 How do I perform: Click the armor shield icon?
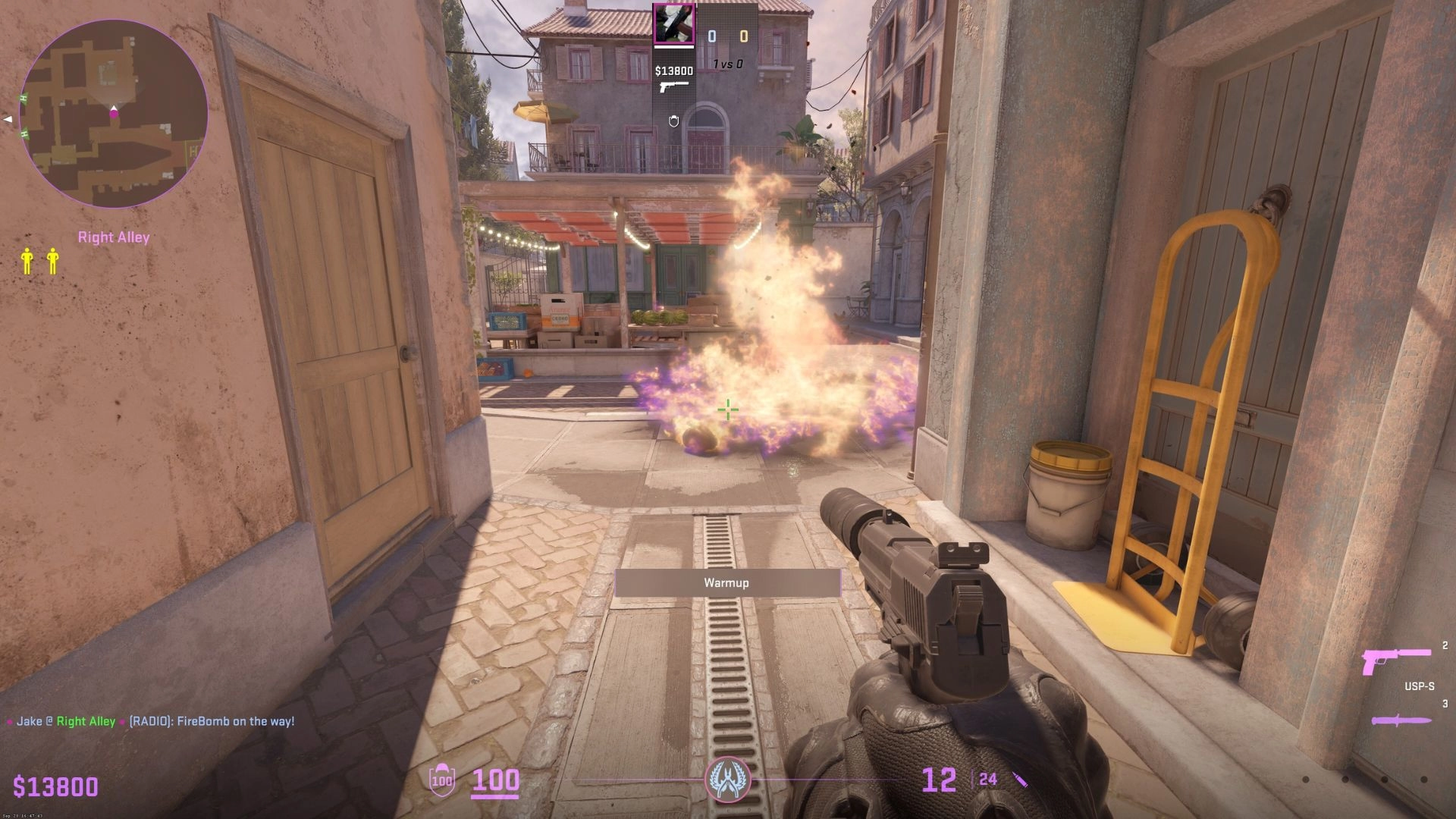441,780
